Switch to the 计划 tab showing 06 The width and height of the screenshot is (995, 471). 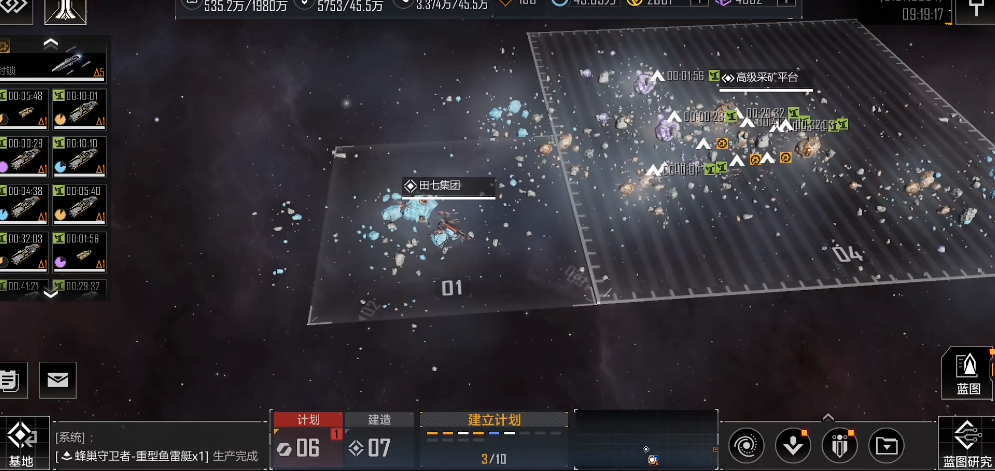click(x=307, y=440)
